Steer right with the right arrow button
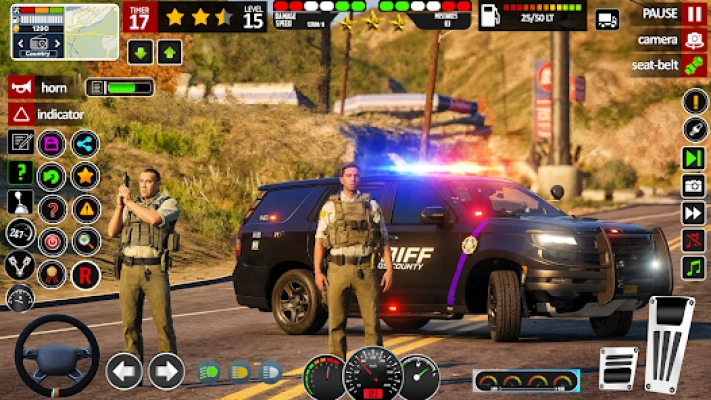The width and height of the screenshot is (711, 400). [x=166, y=371]
